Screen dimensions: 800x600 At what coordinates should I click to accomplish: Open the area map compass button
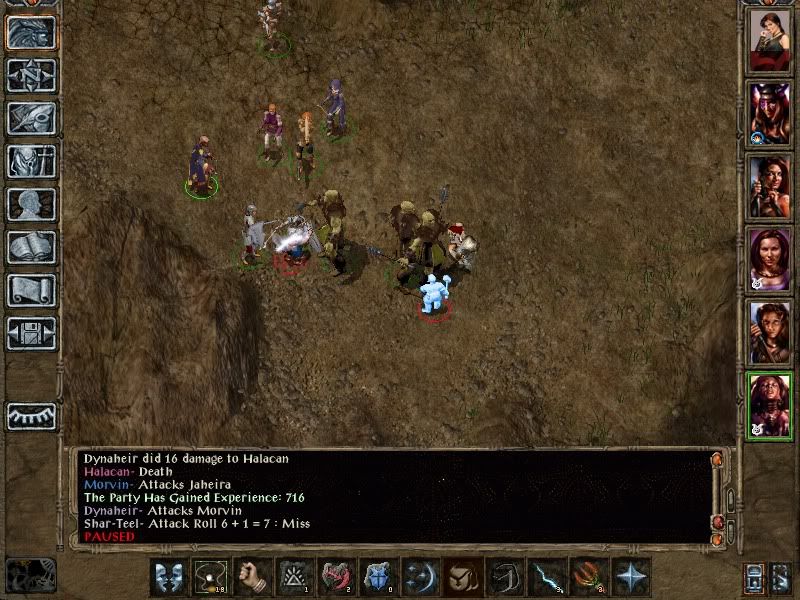pyautogui.click(x=31, y=75)
